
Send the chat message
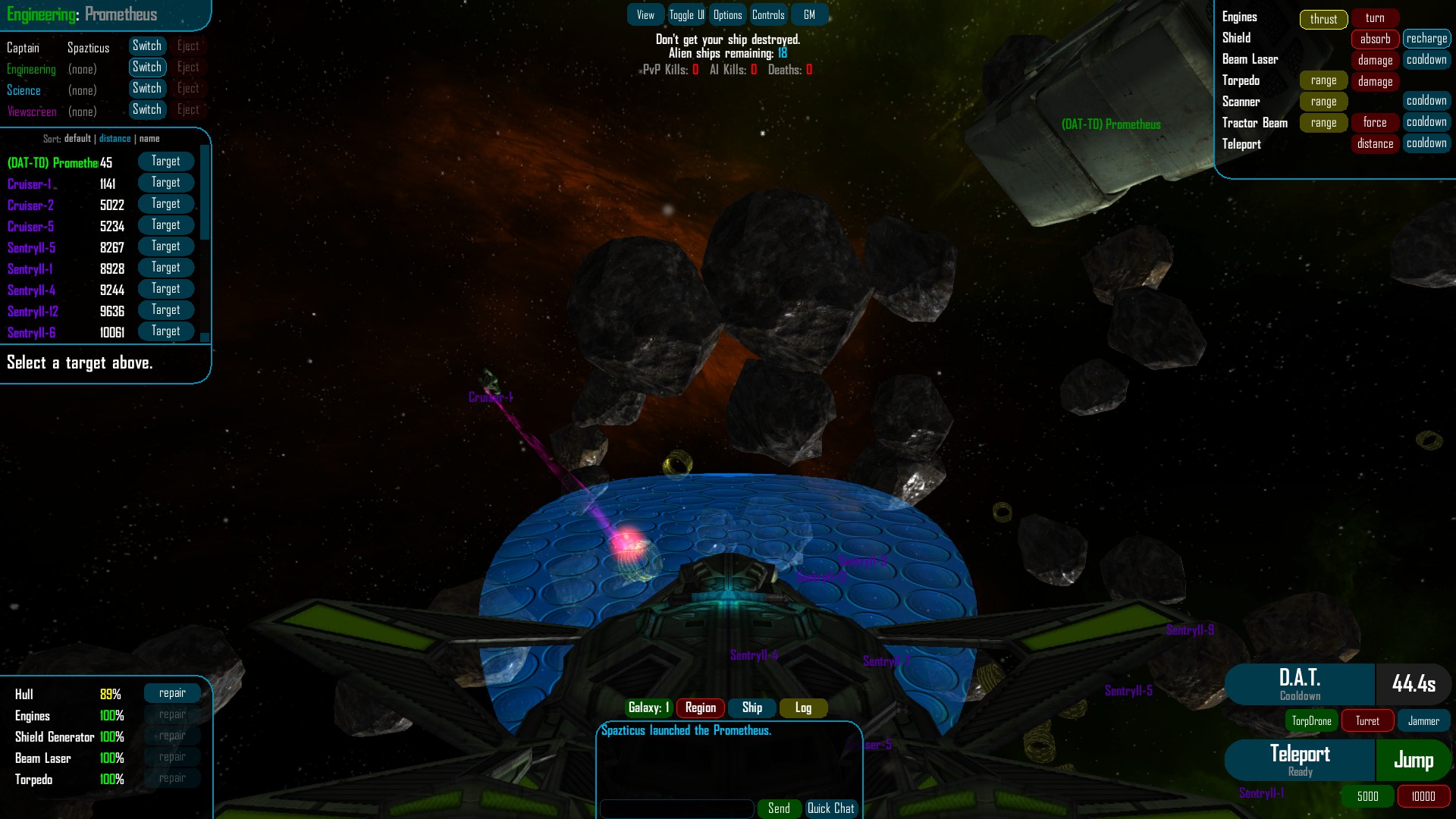click(x=779, y=808)
